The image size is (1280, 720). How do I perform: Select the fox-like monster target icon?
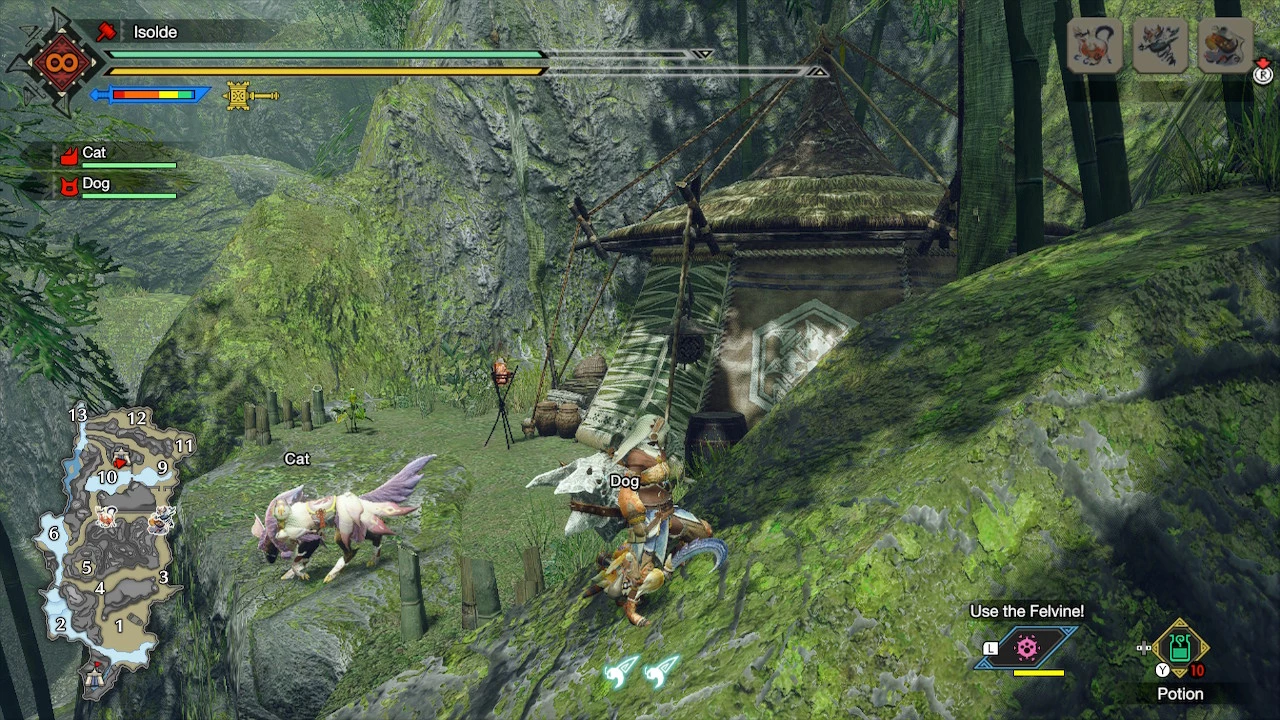pos(1094,46)
